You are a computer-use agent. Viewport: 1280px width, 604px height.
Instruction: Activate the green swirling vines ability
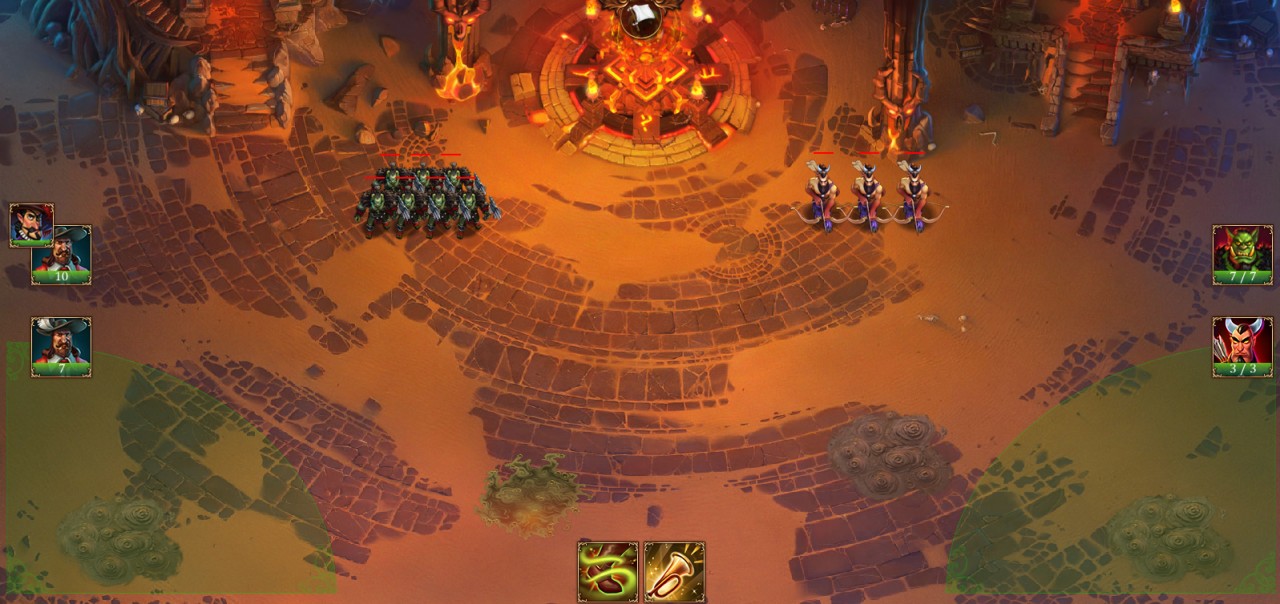(608, 572)
